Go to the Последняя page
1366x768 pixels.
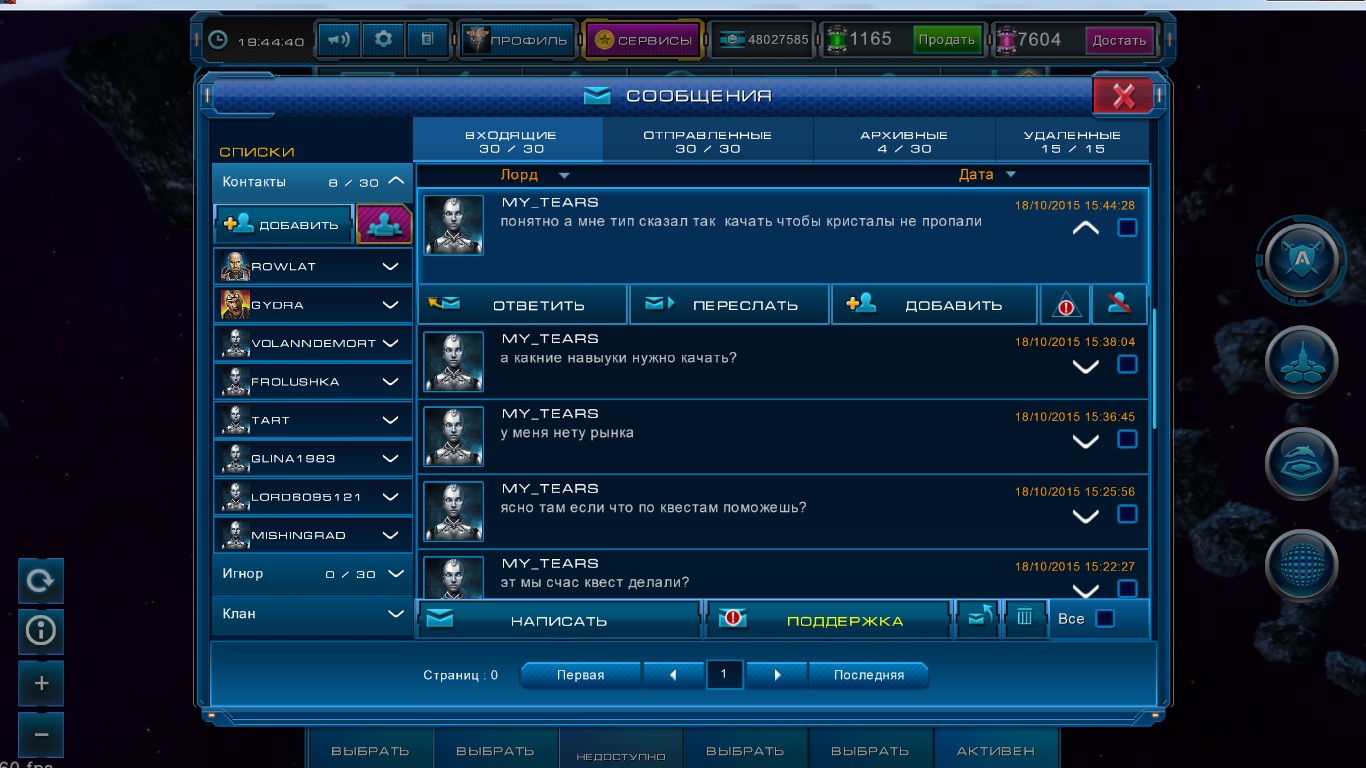click(x=868, y=675)
